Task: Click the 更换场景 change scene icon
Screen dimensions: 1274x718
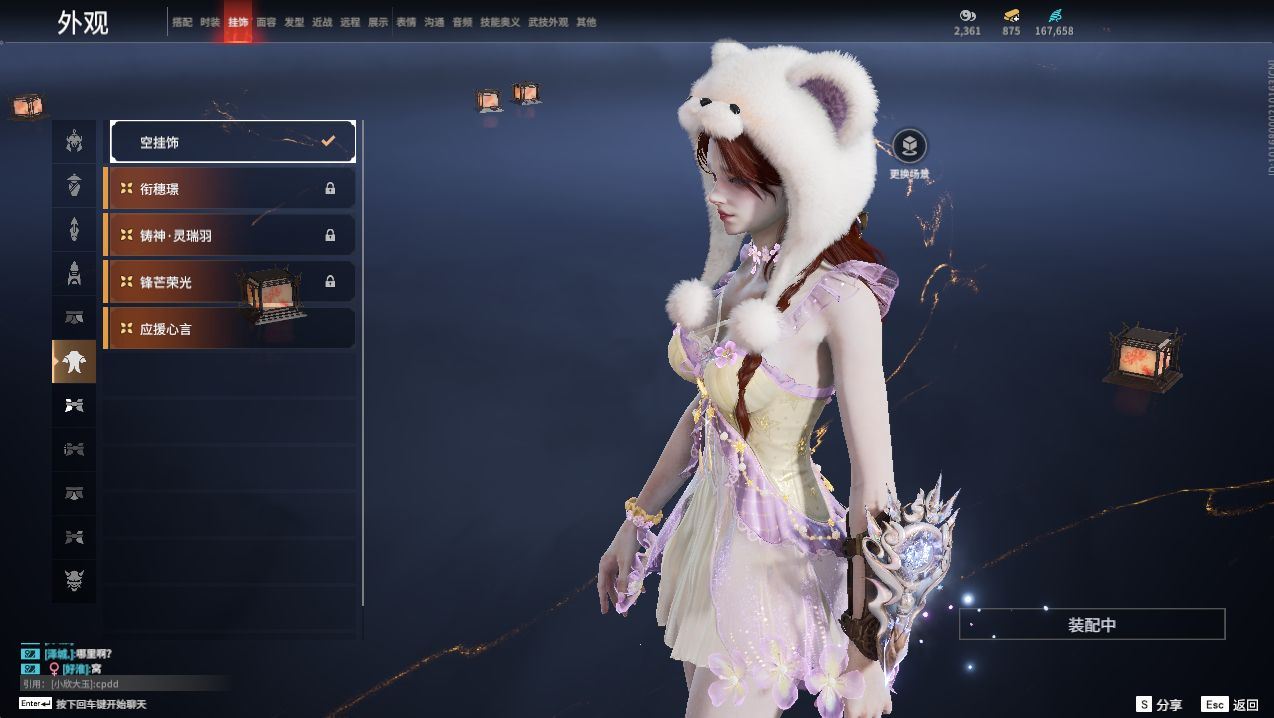Action: click(909, 147)
